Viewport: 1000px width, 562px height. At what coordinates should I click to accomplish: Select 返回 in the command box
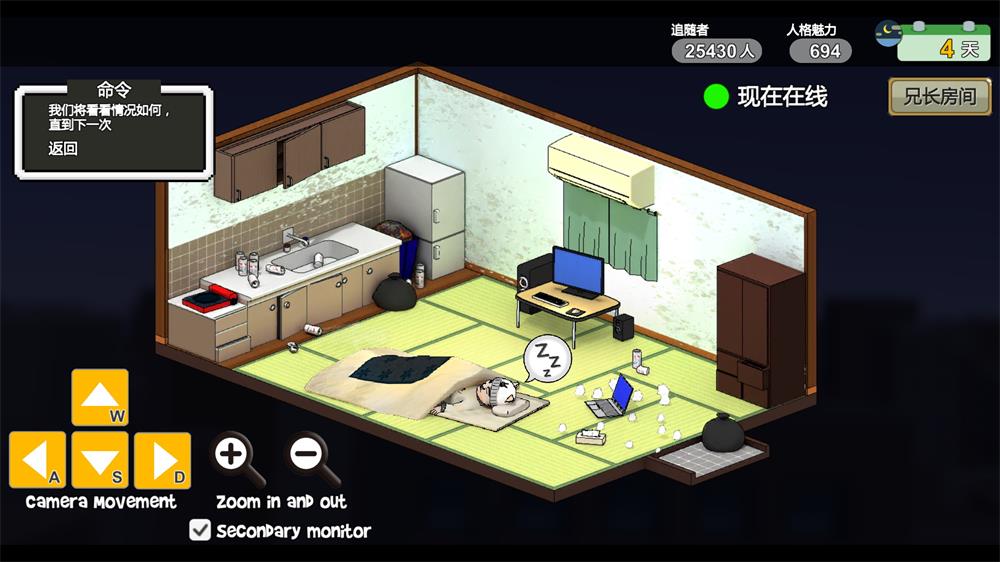(x=63, y=149)
